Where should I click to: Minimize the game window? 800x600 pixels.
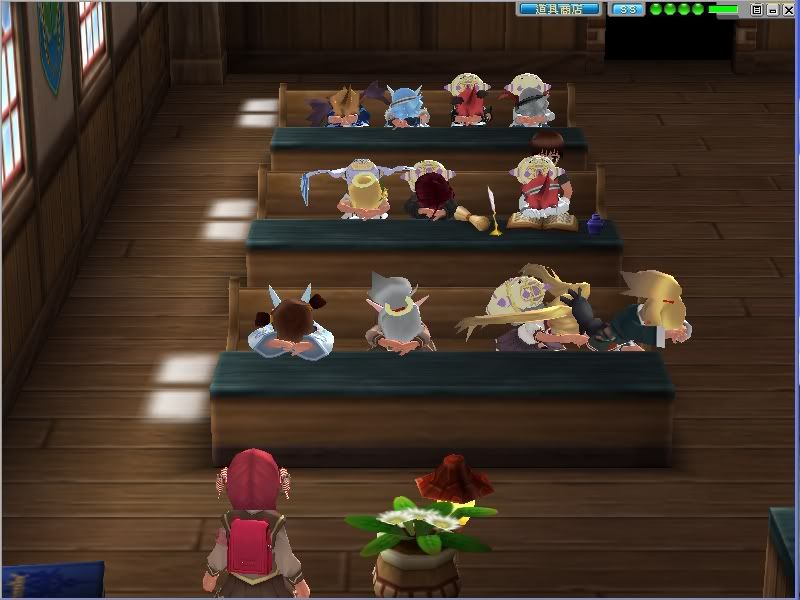(772, 9)
